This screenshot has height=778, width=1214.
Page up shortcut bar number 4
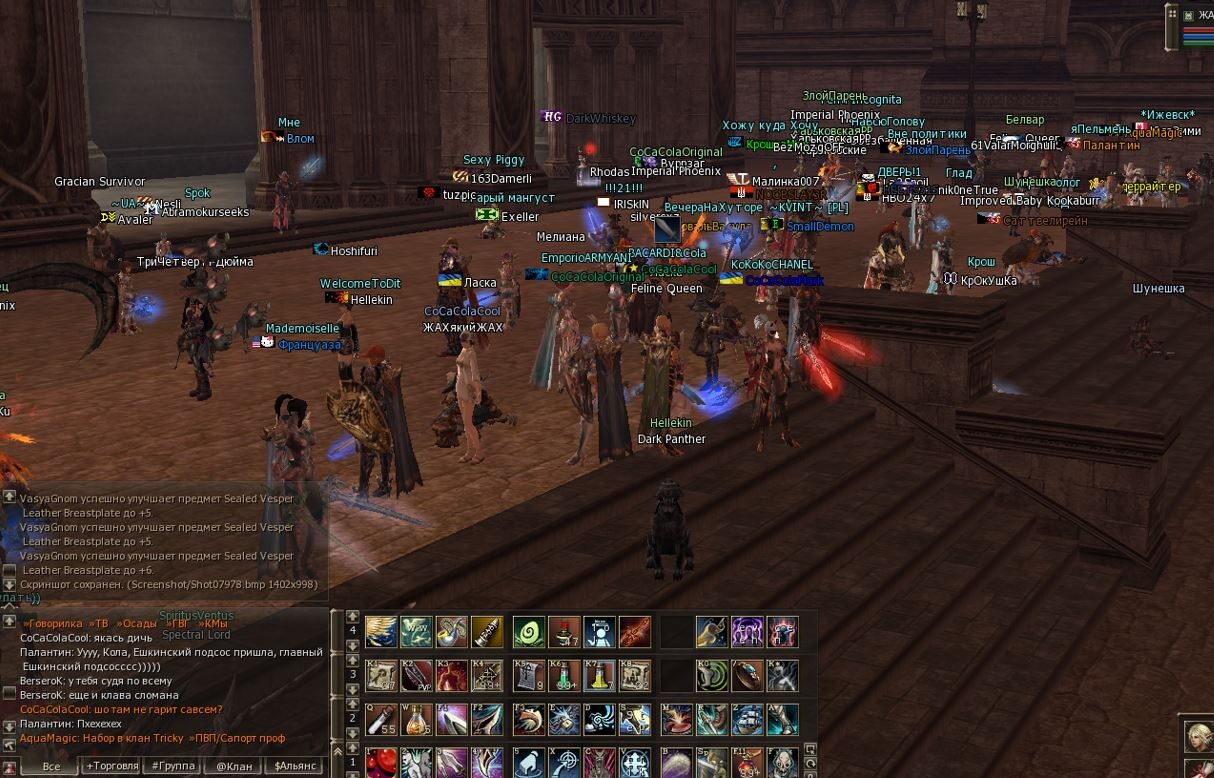[352, 617]
